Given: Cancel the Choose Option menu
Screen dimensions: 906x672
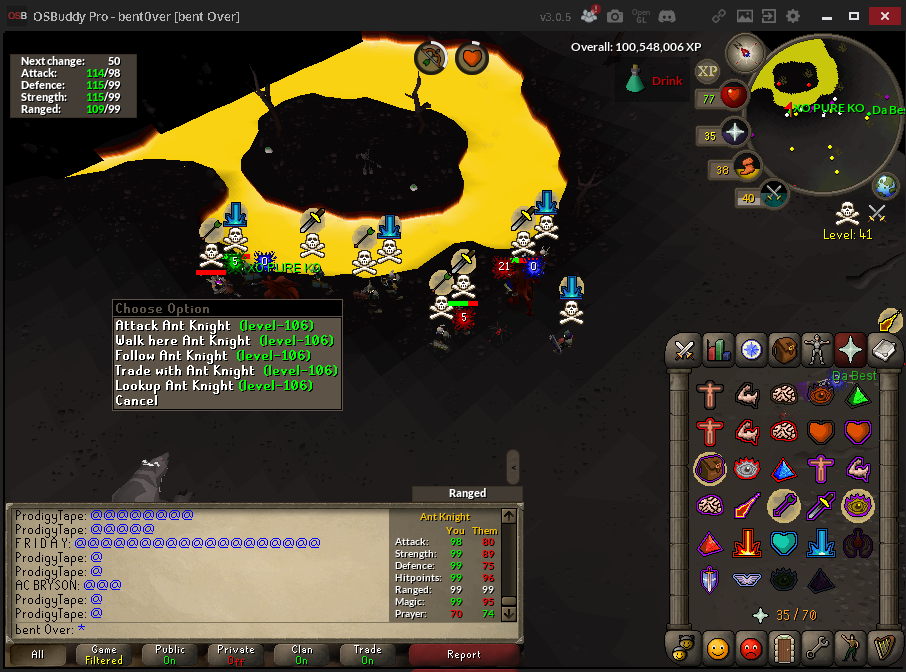Looking at the screenshot, I should [x=137, y=401].
